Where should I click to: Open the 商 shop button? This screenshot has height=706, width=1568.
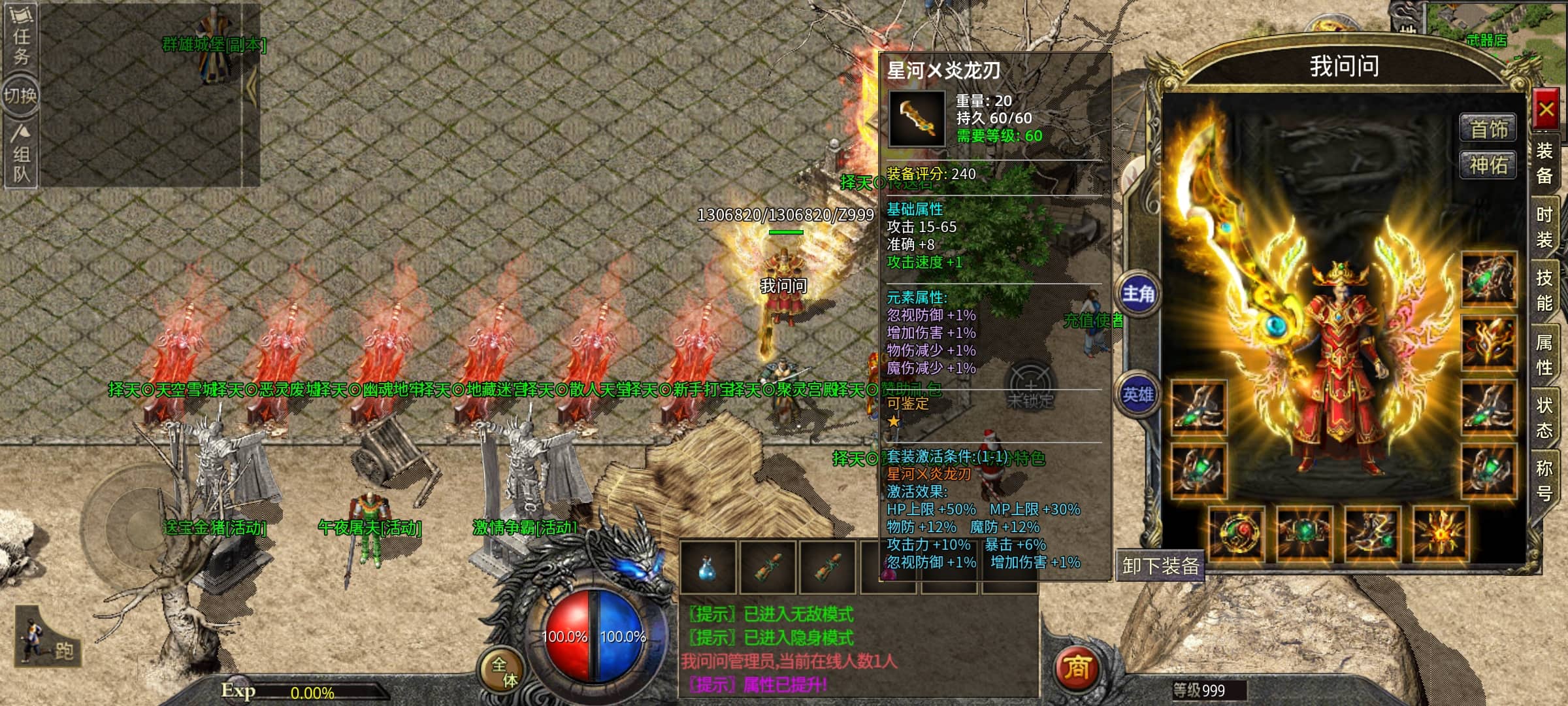(x=1077, y=667)
